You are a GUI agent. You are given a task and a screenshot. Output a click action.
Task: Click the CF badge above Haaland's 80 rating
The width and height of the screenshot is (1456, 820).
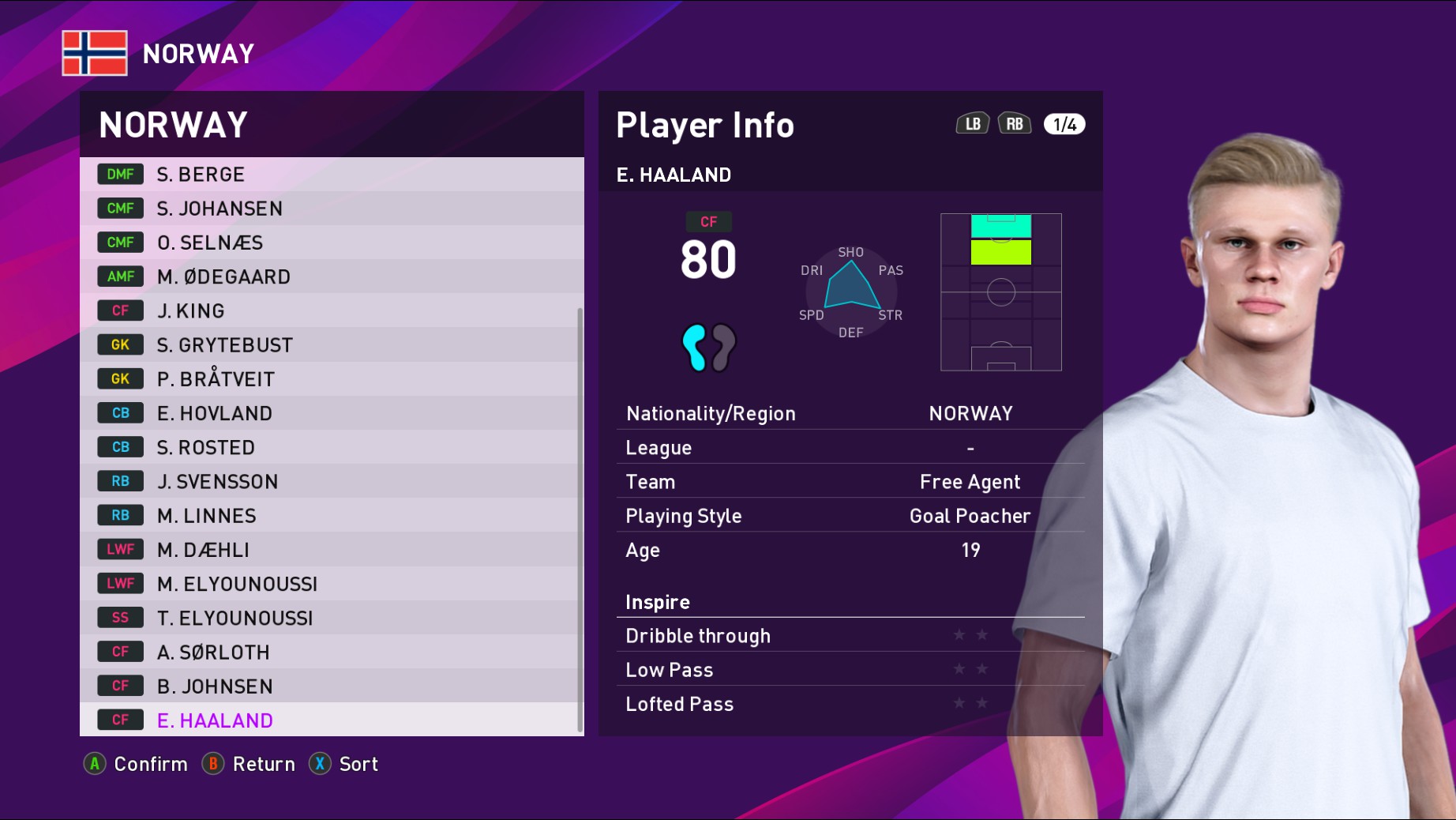tap(708, 222)
